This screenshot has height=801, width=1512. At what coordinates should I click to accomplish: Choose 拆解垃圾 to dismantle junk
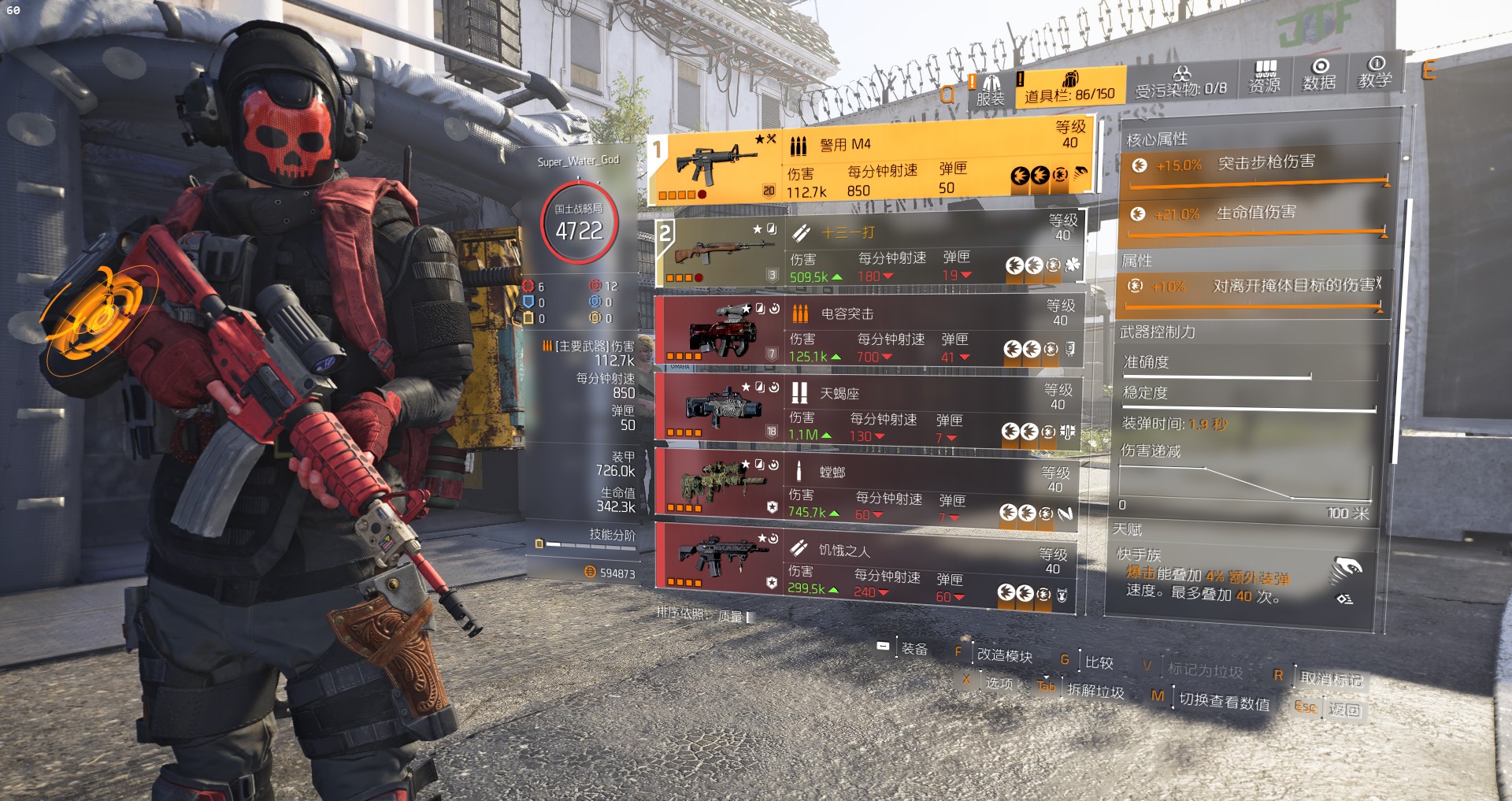(1095, 691)
